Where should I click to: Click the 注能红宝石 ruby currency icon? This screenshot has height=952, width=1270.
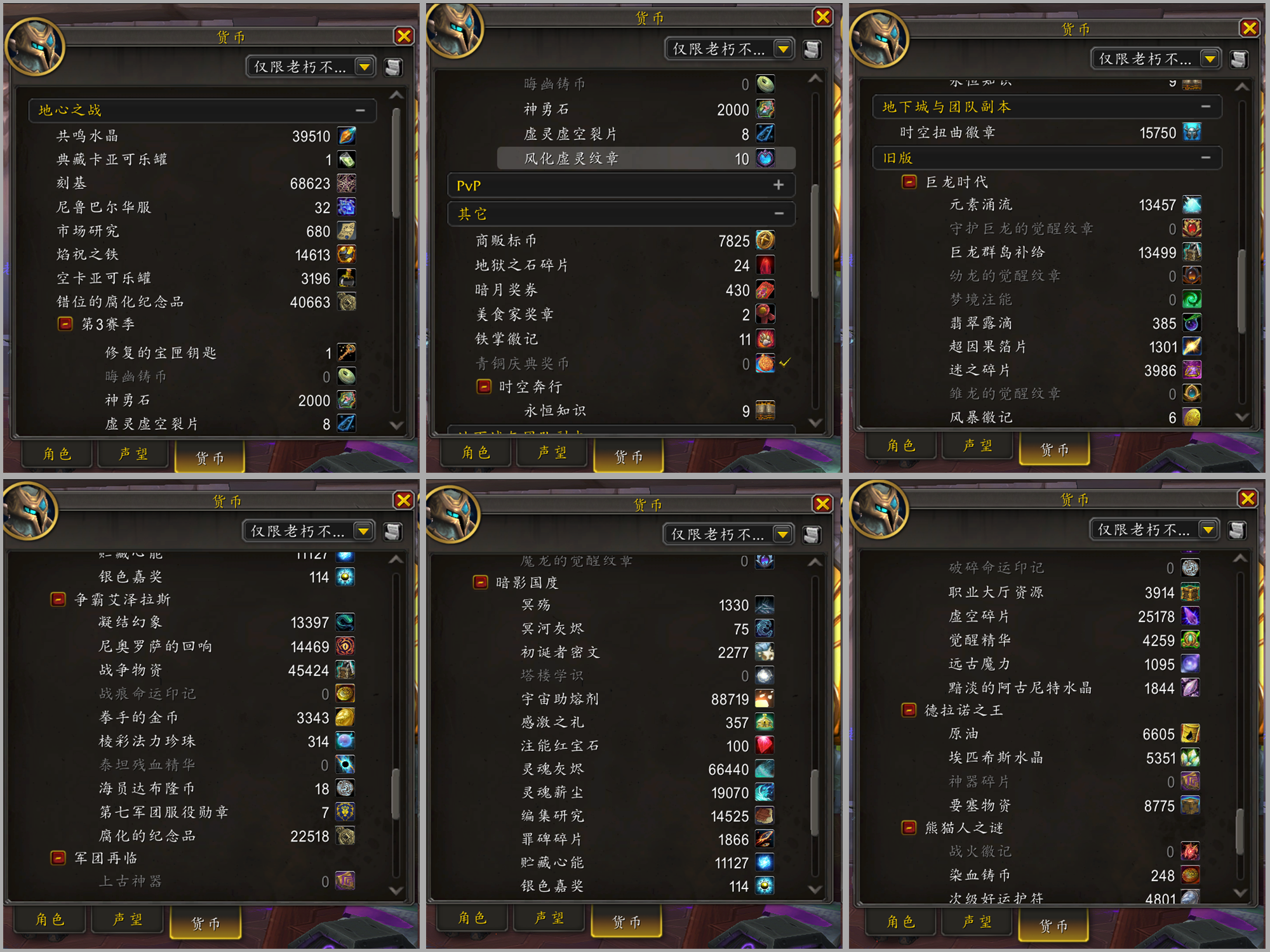point(765,745)
